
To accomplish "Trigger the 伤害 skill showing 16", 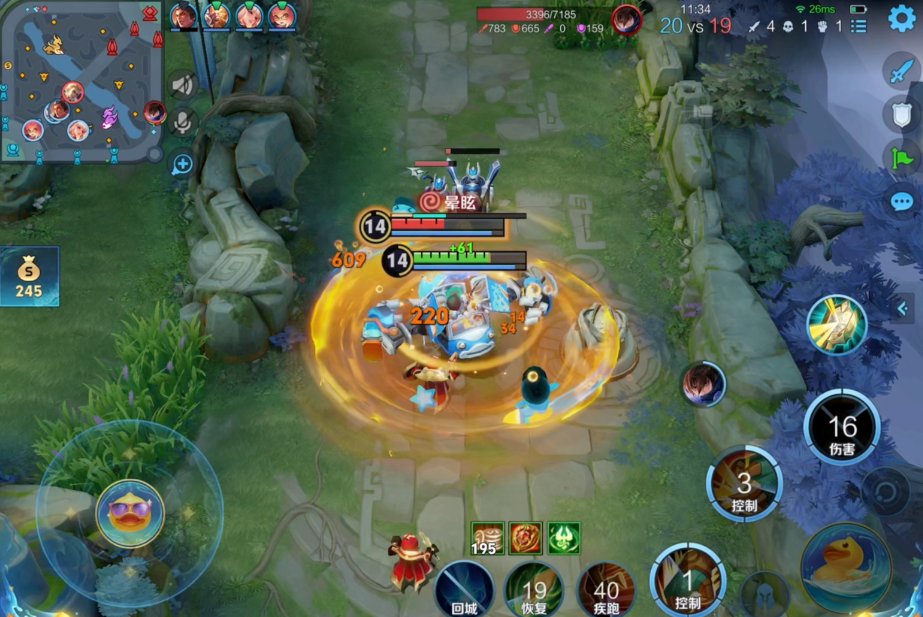I will [x=842, y=430].
